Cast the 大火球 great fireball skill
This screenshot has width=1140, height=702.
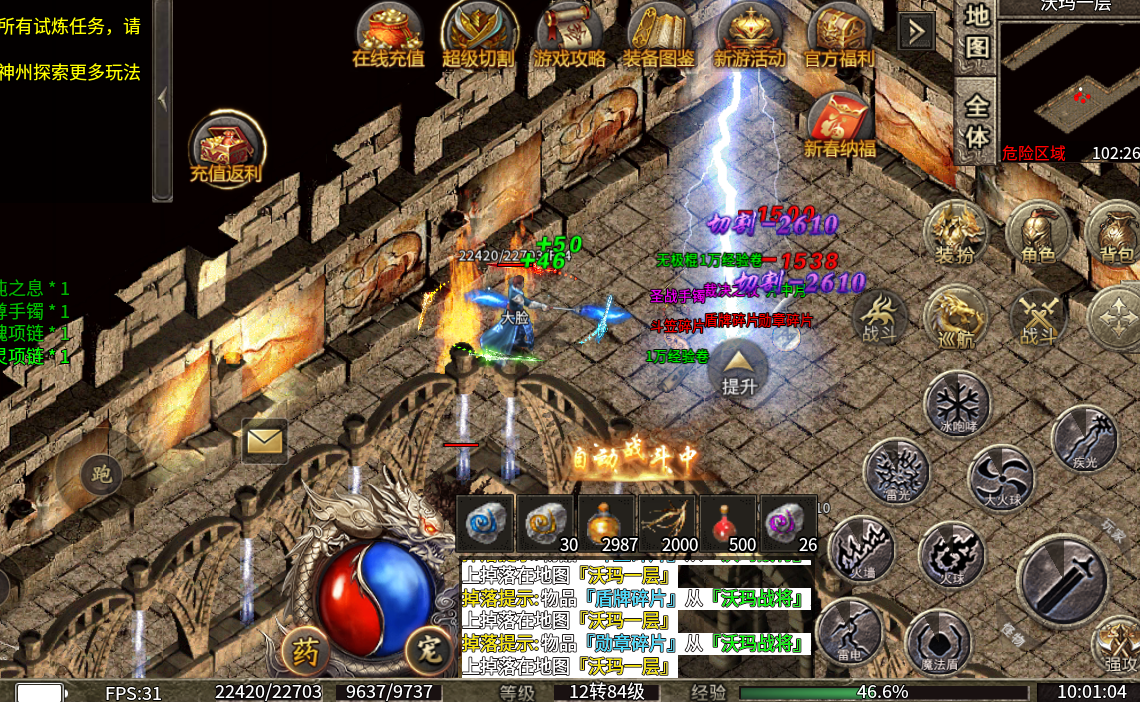(1001, 477)
